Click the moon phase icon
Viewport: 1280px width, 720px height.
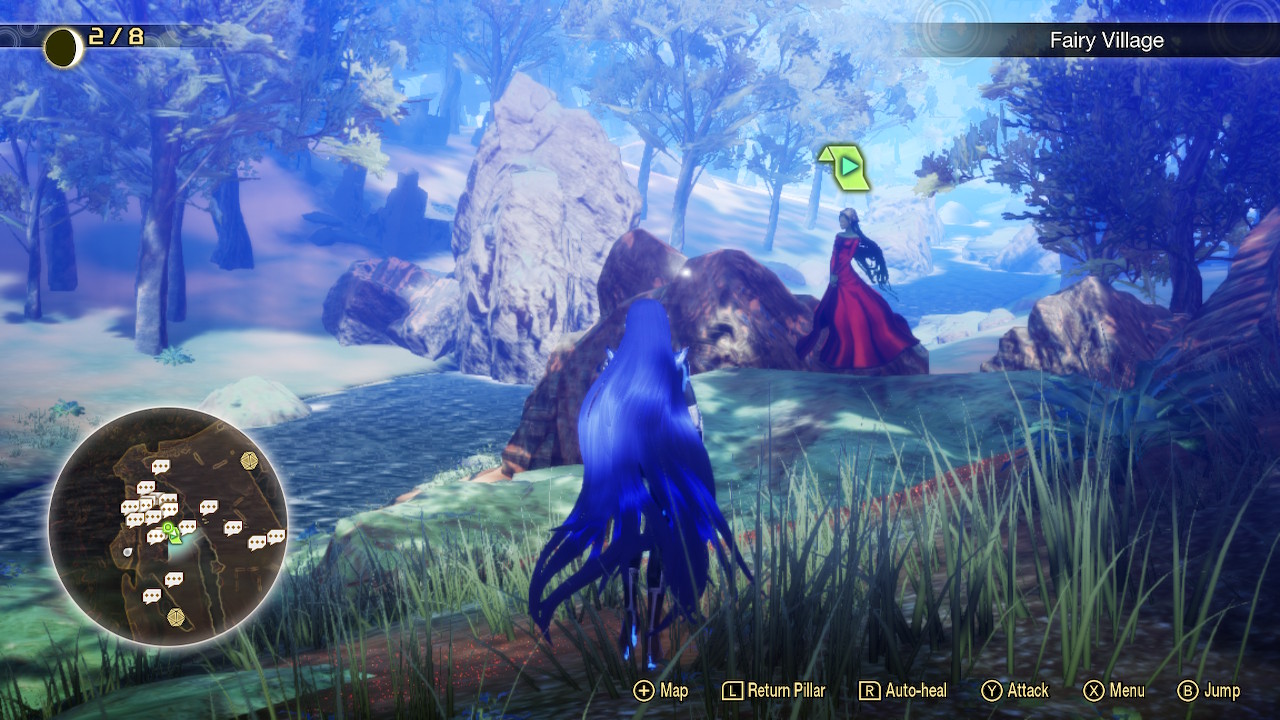[63, 47]
